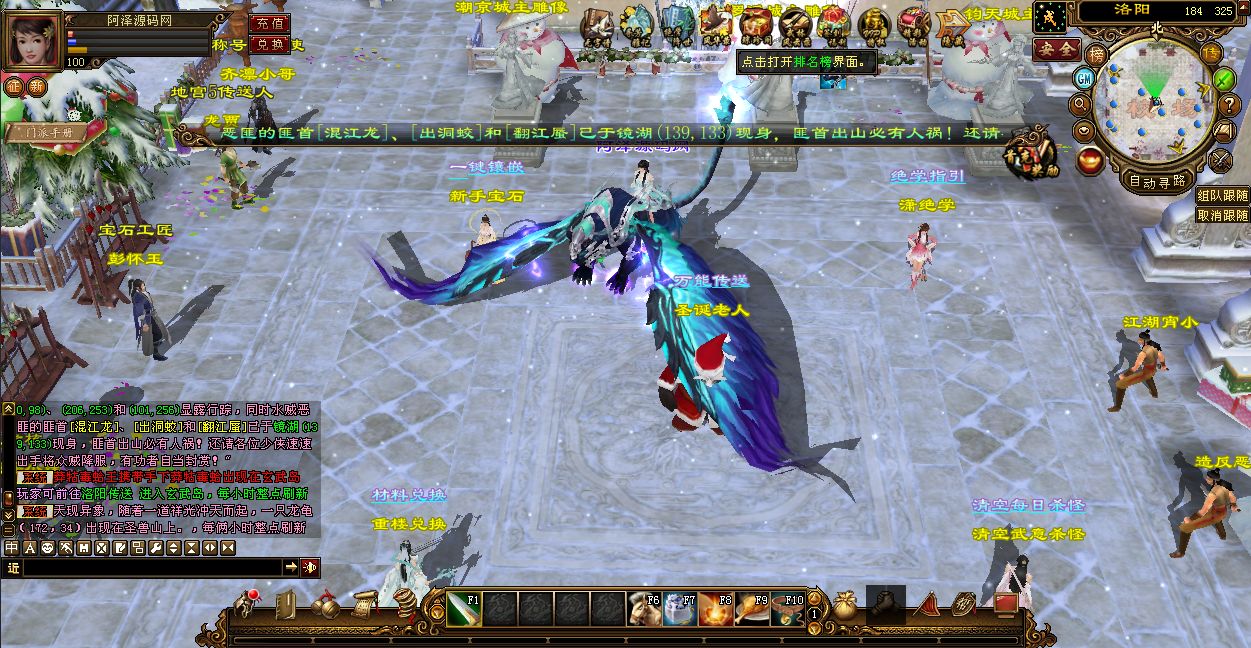
Task: Use the F9 roast chicken leg item
Action: pyautogui.click(x=753, y=608)
